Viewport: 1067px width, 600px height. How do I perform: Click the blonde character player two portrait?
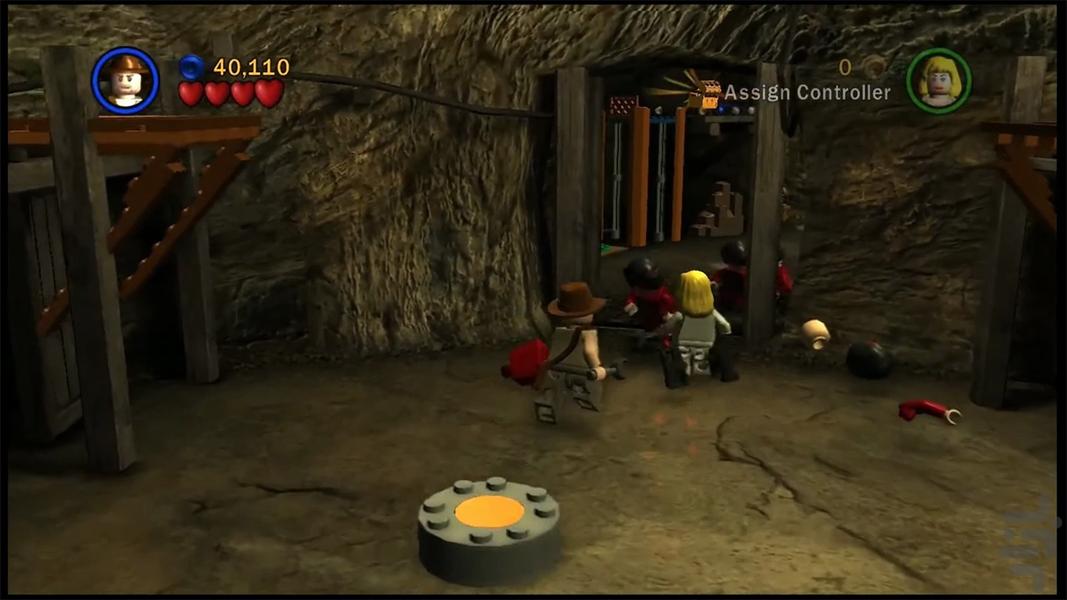point(938,80)
